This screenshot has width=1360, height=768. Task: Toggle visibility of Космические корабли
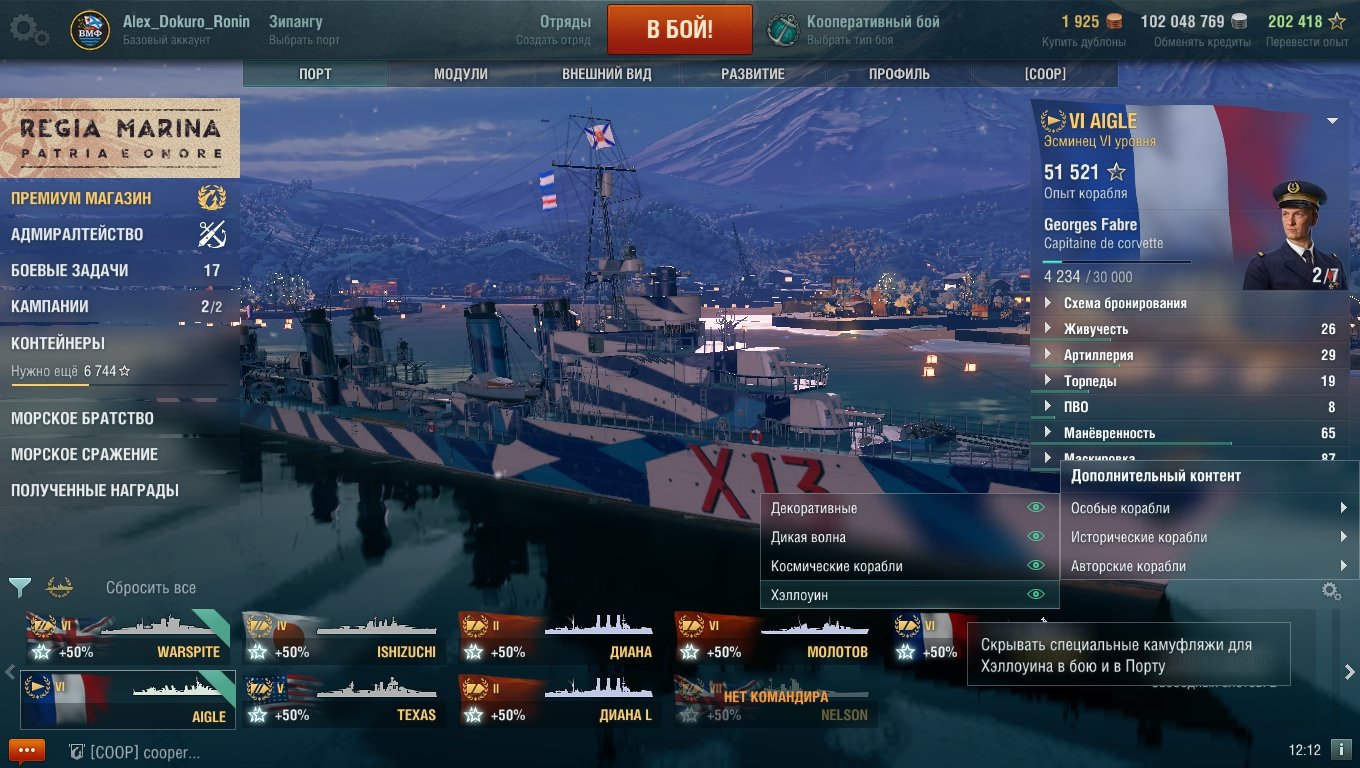point(1036,566)
